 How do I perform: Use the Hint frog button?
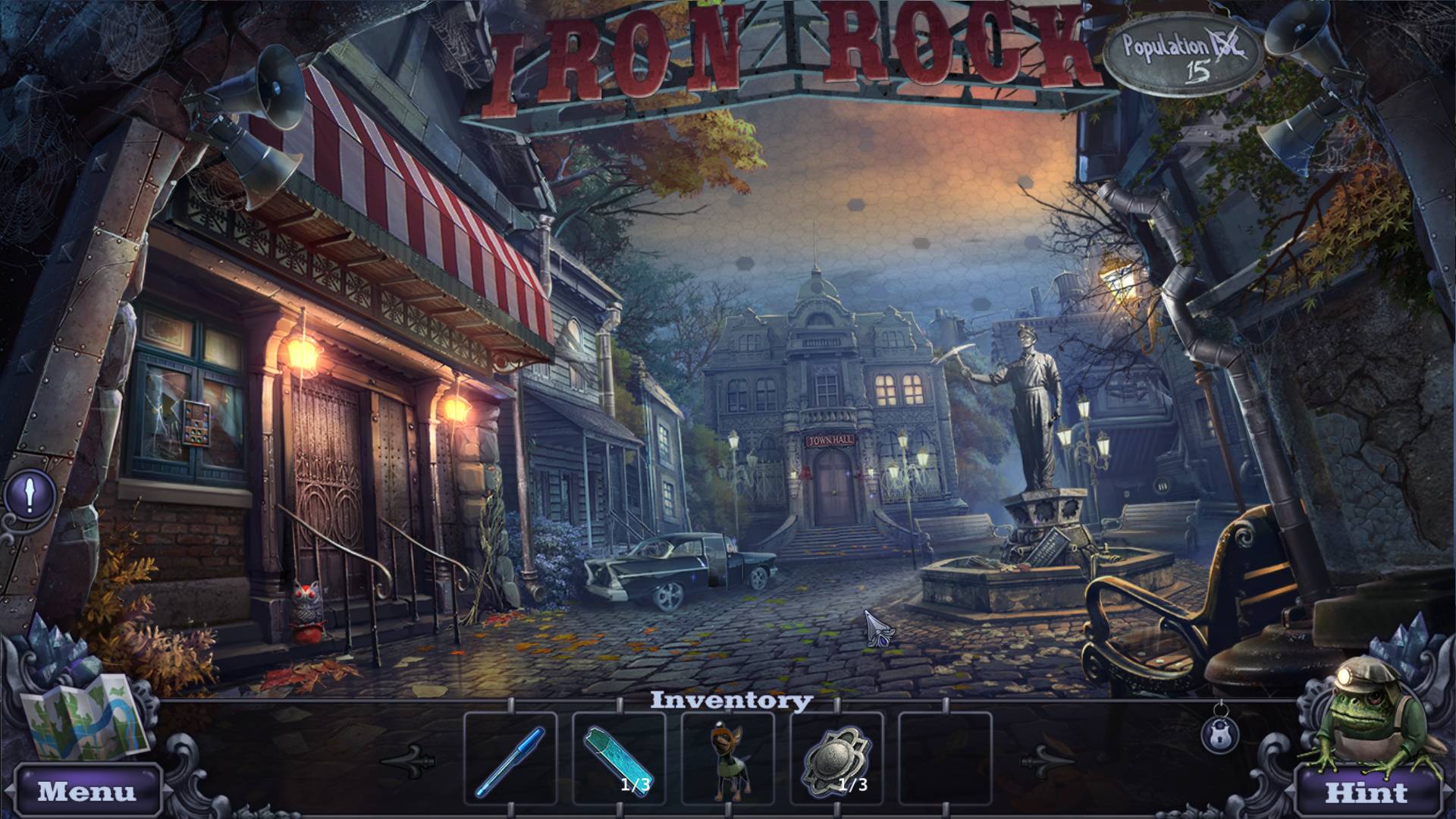[x=1367, y=792]
